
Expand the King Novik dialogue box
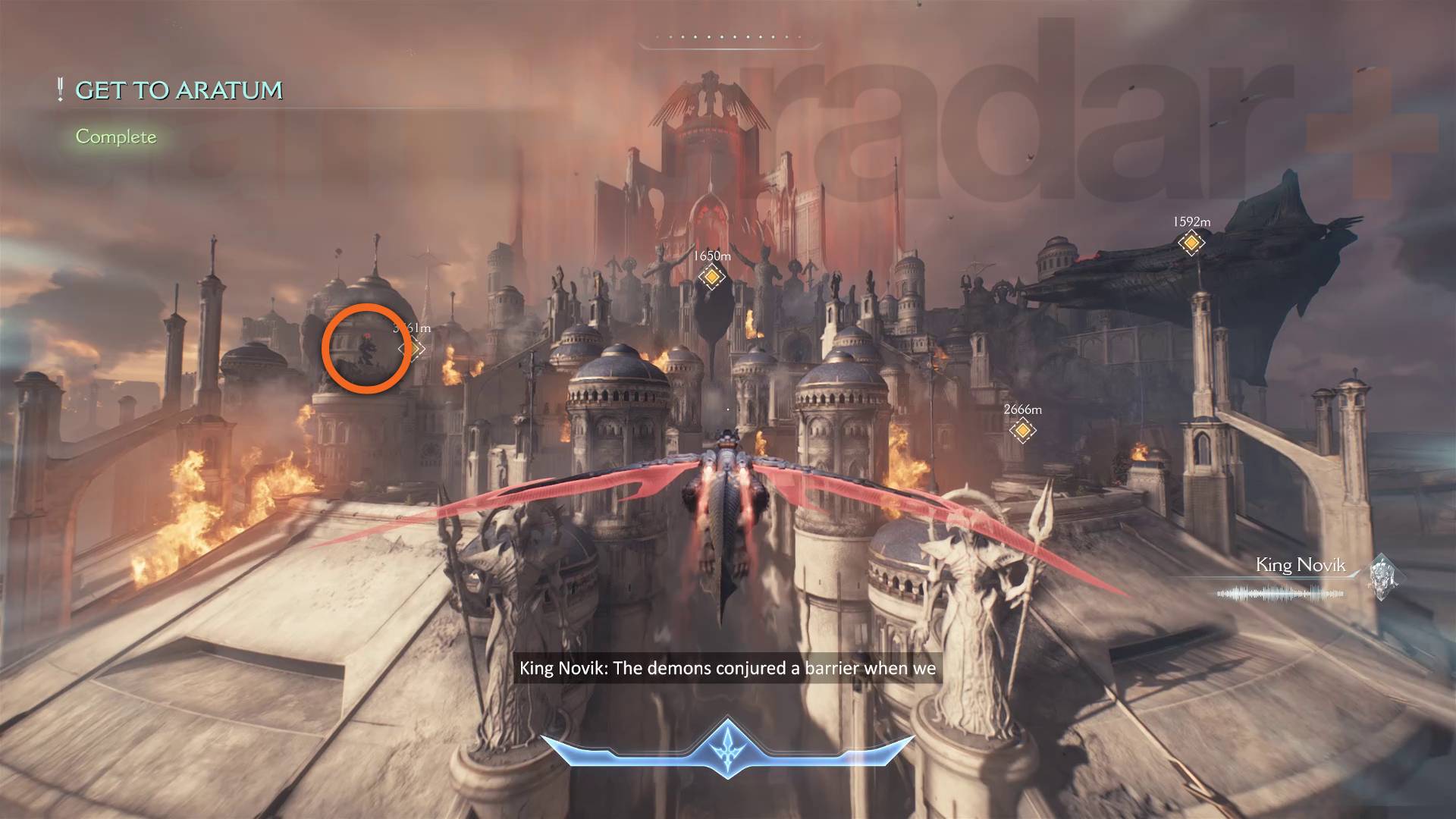[730, 669]
